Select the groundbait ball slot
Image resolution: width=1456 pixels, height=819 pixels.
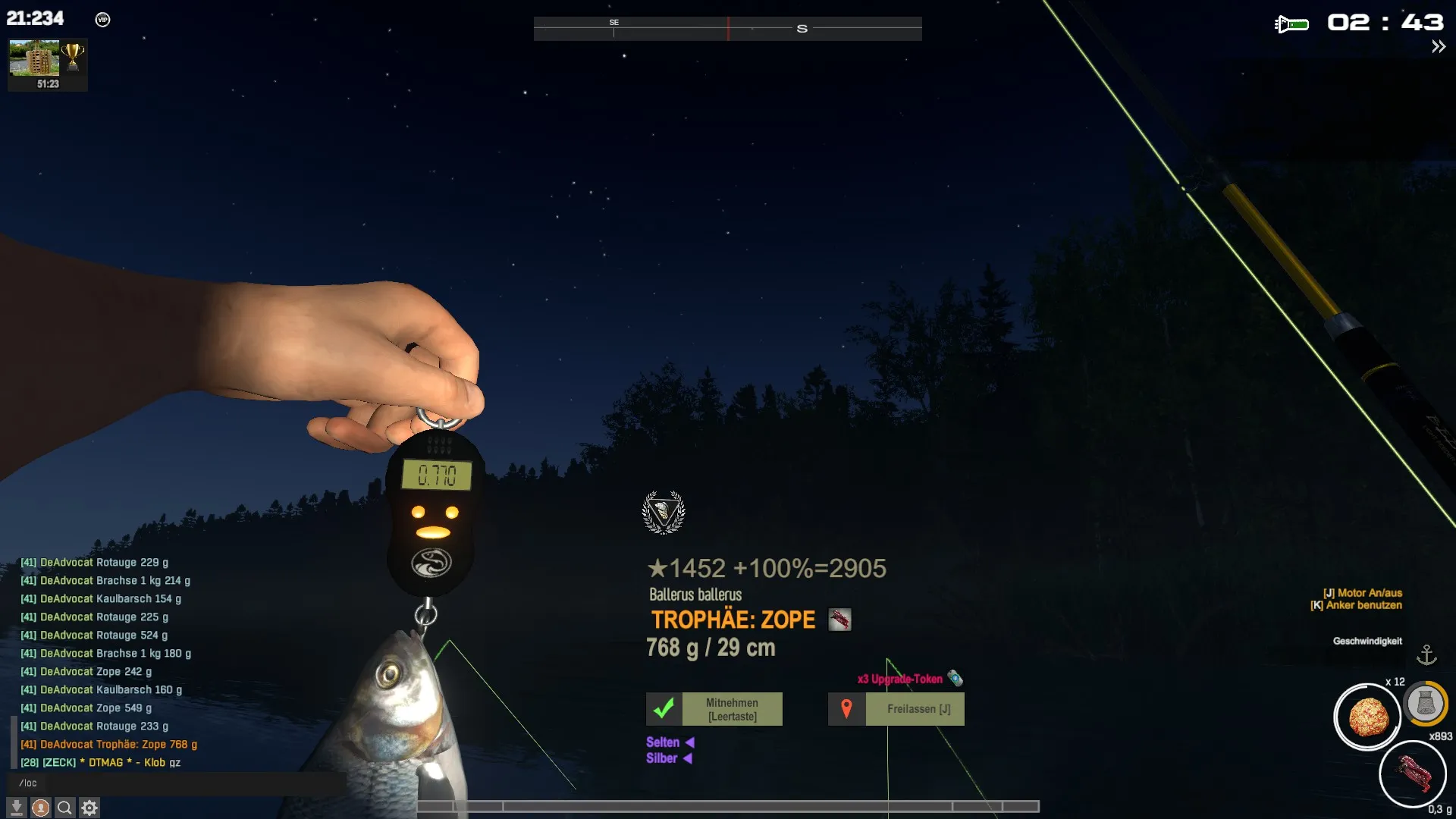tap(1367, 716)
